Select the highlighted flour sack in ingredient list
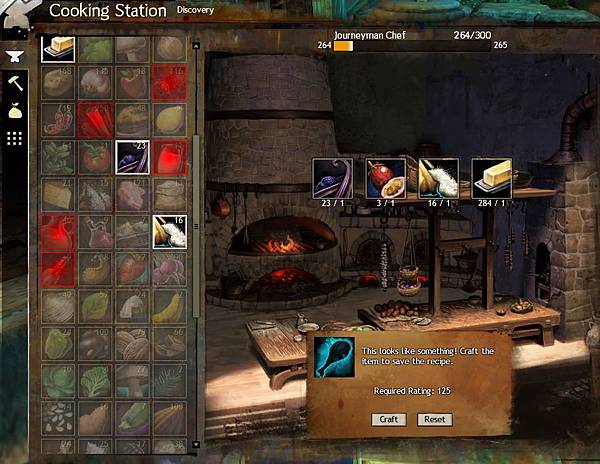600x464 pixels. (x=169, y=231)
